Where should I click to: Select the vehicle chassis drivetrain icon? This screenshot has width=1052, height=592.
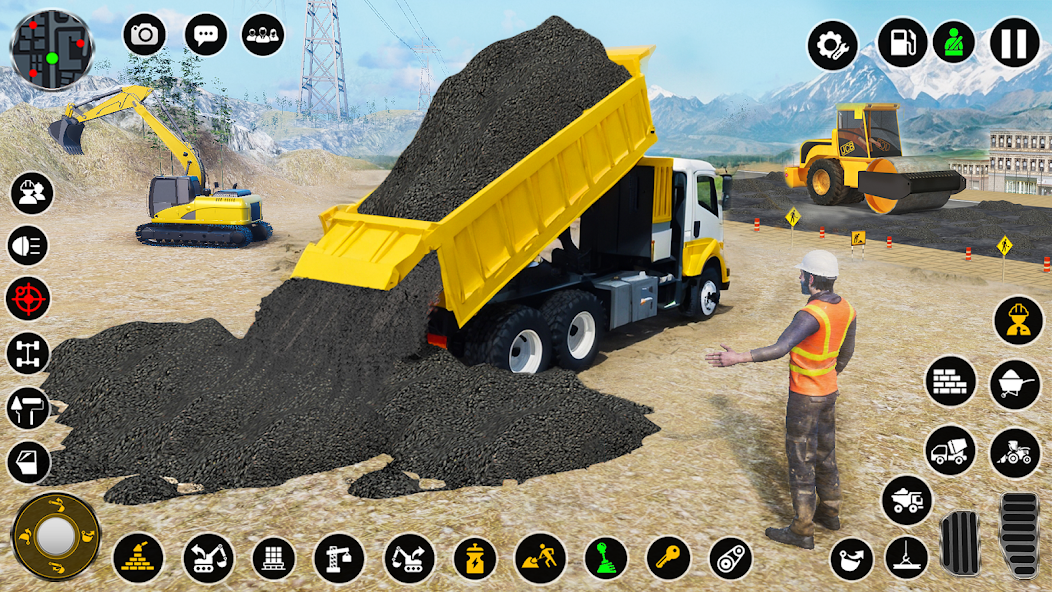point(28,353)
